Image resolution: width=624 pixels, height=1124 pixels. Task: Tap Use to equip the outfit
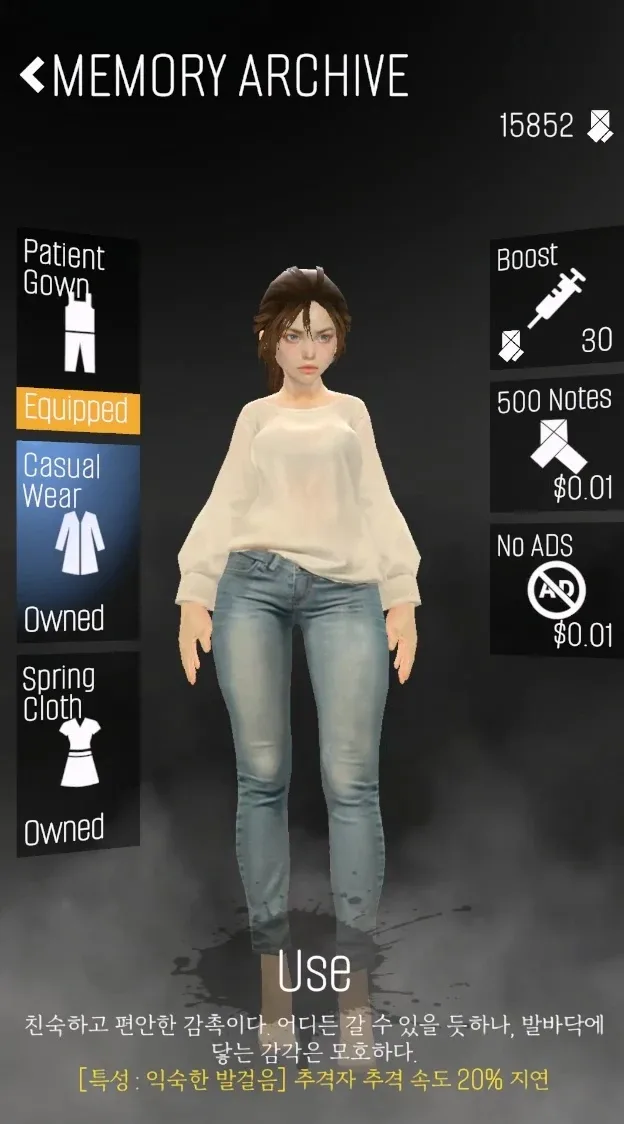click(x=313, y=970)
